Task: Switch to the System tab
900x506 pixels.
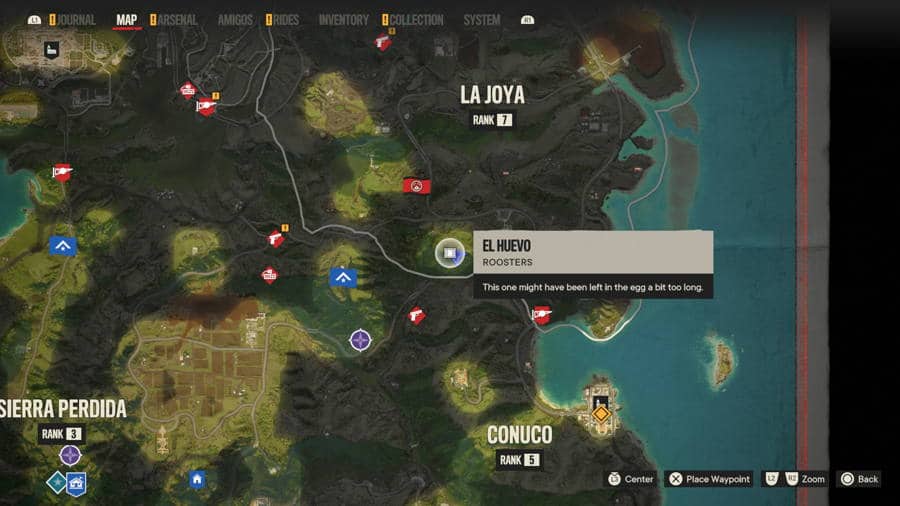Action: [x=482, y=20]
